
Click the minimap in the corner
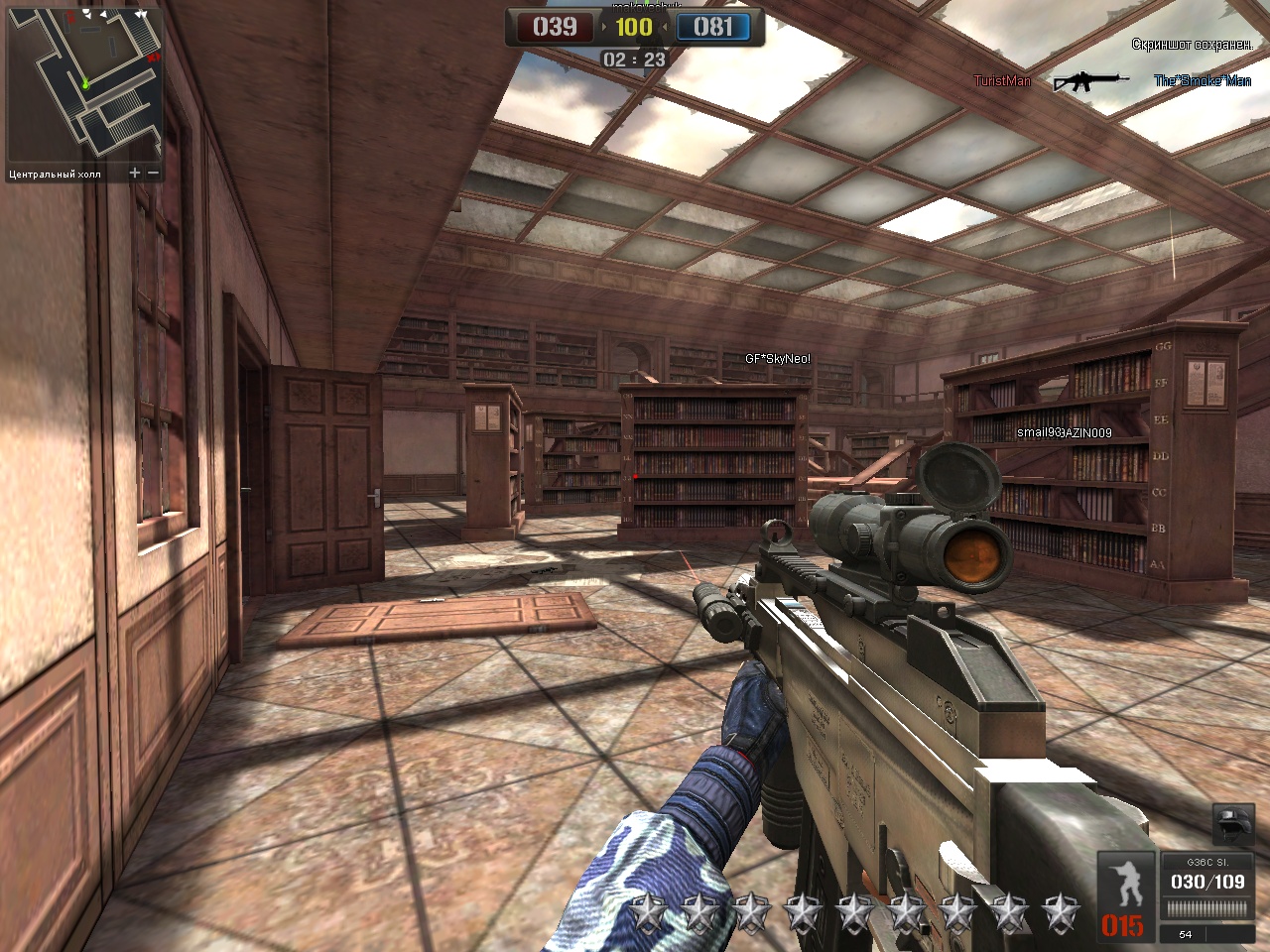click(84, 83)
